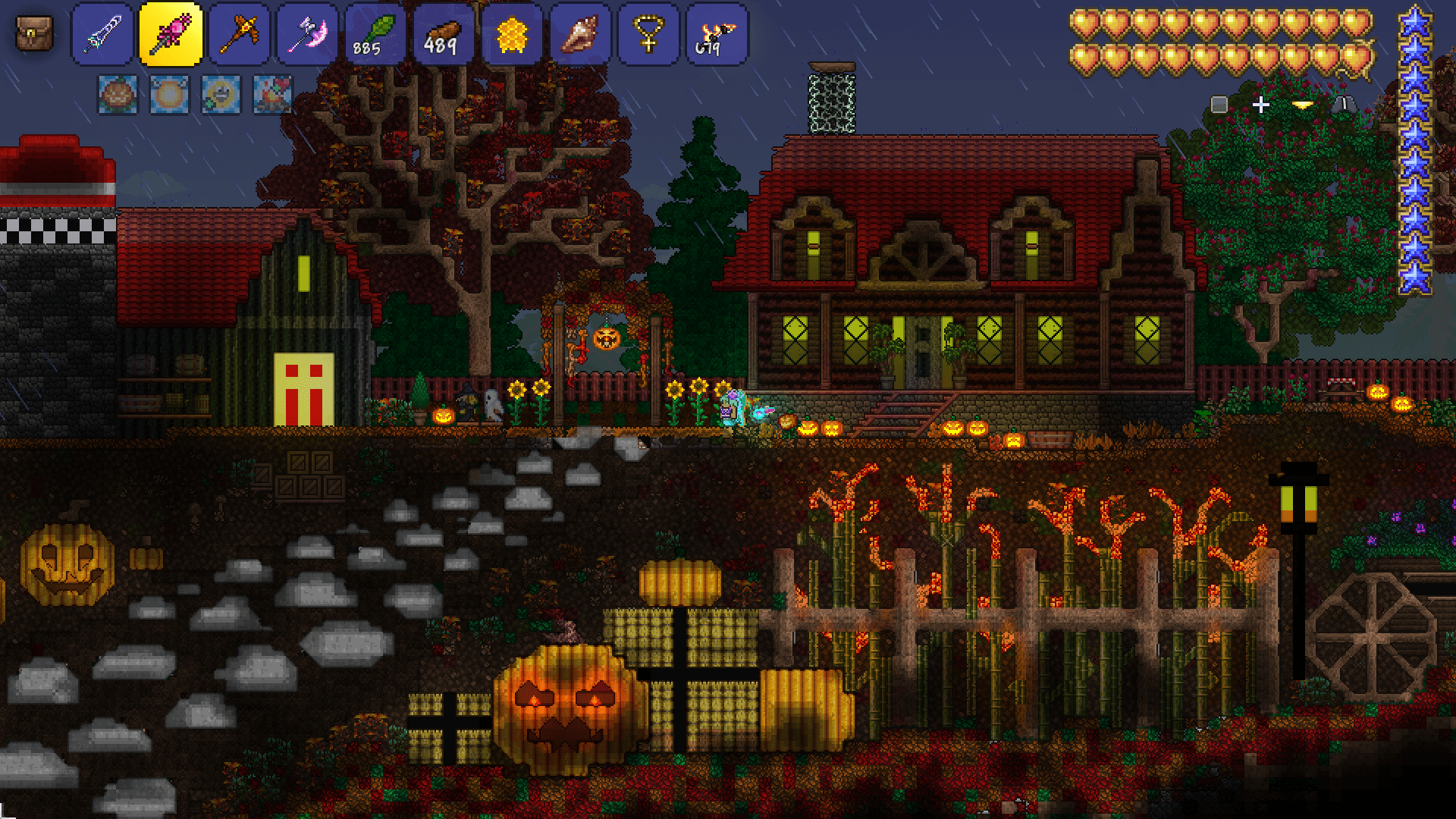Image resolution: width=1456 pixels, height=819 pixels.
Task: Select the seashell in the hotbar
Action: click(580, 33)
